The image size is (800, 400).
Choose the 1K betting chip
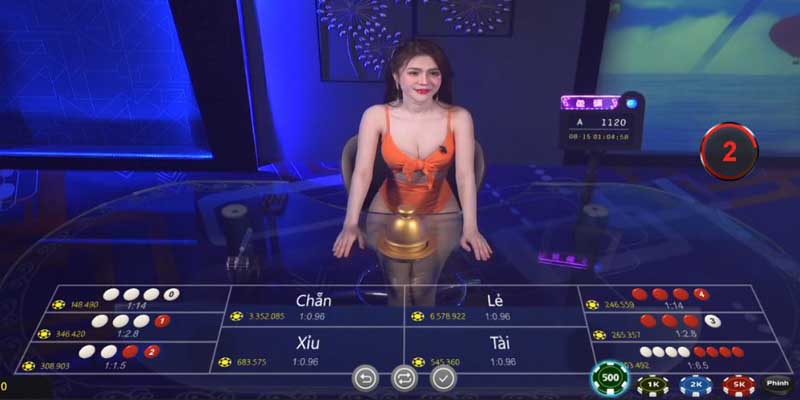point(652,383)
